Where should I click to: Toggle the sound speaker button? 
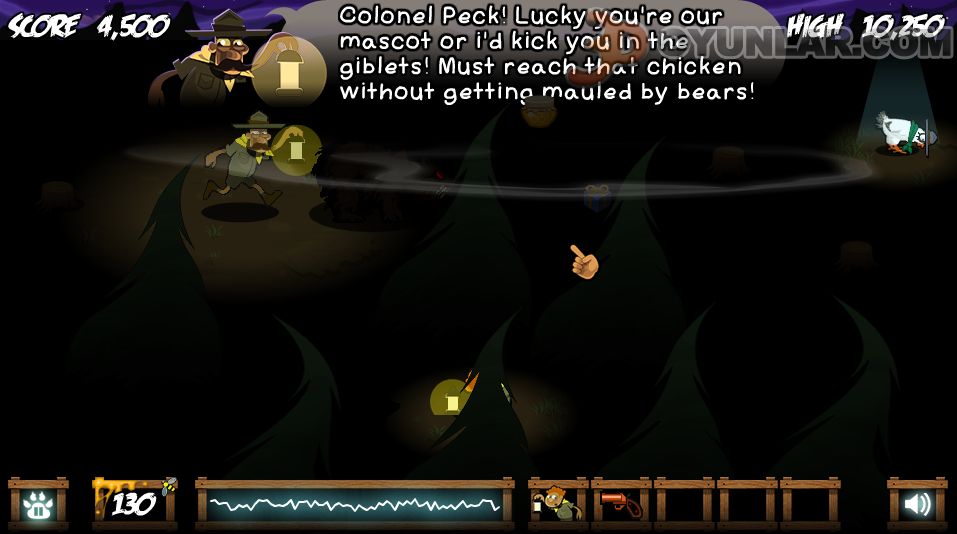916,505
